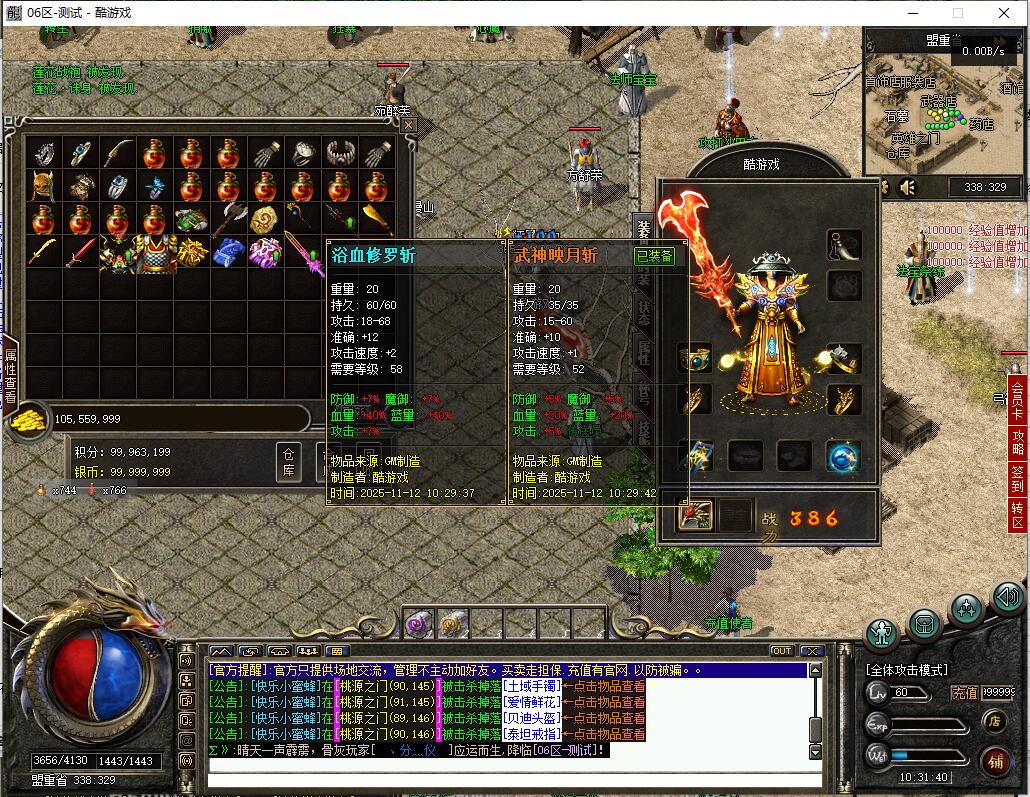Select the blue orb equipment slot
This screenshot has width=1030, height=797.
(844, 457)
